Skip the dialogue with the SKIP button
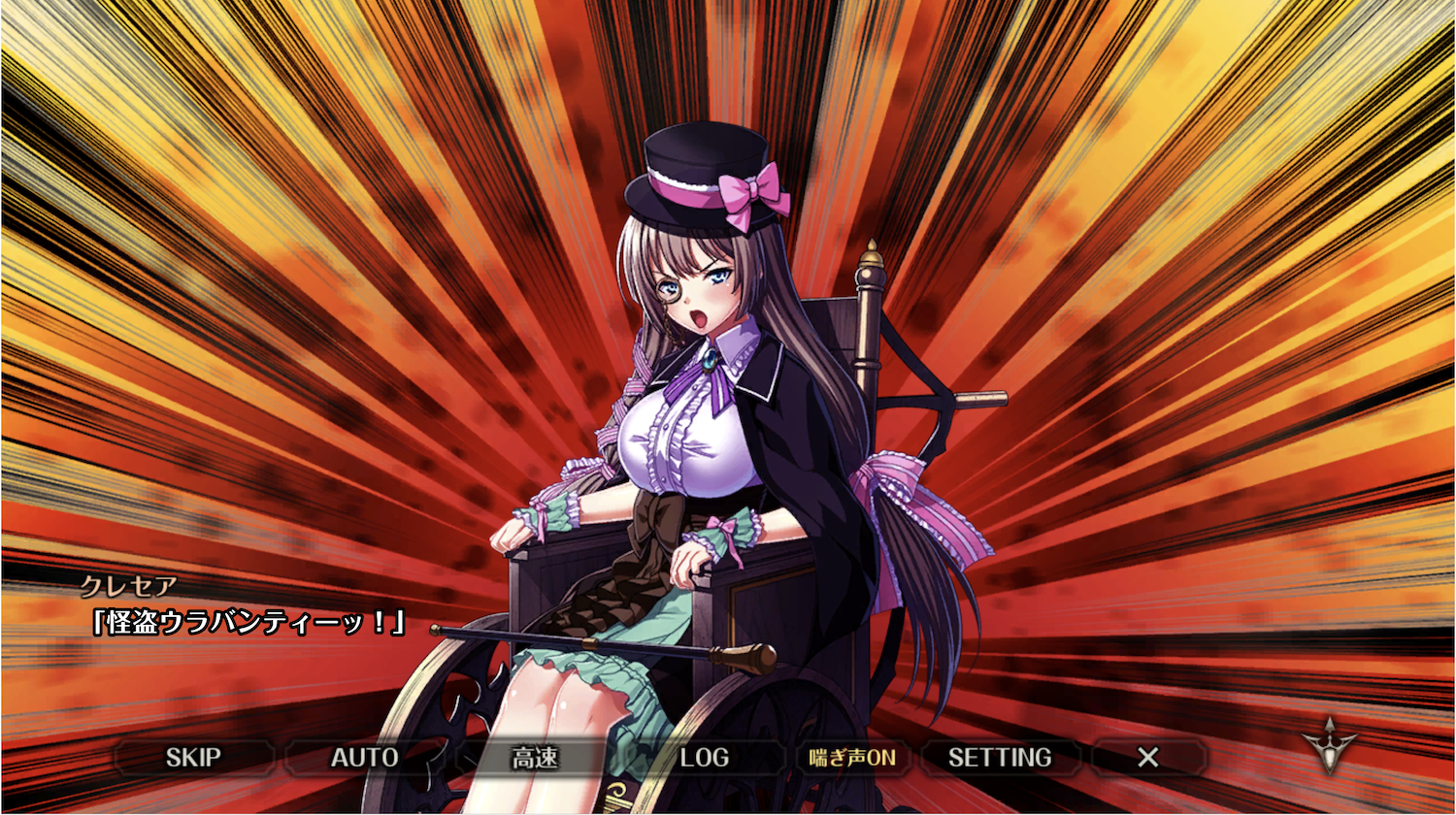 point(193,758)
